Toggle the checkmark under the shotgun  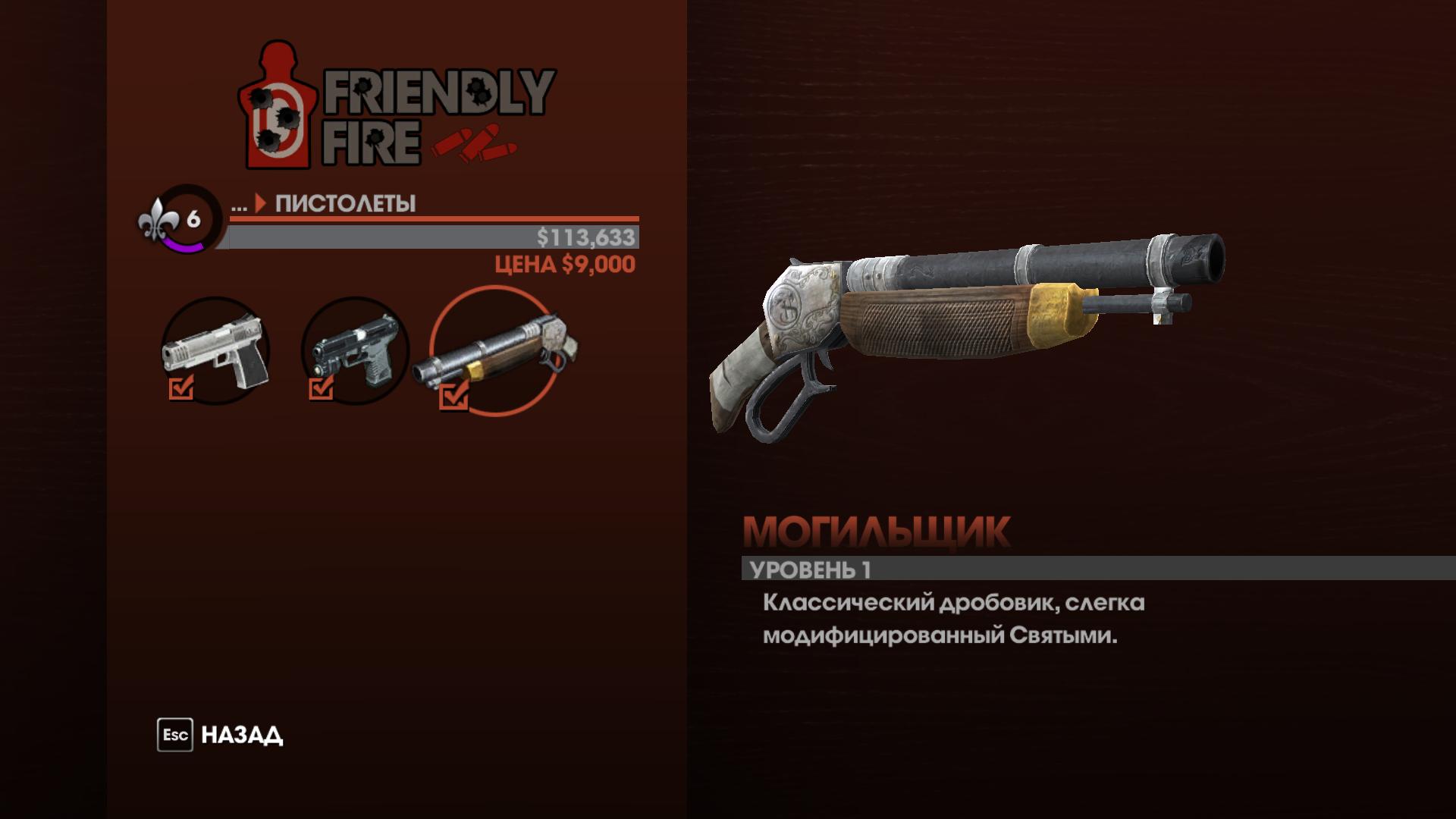click(453, 397)
